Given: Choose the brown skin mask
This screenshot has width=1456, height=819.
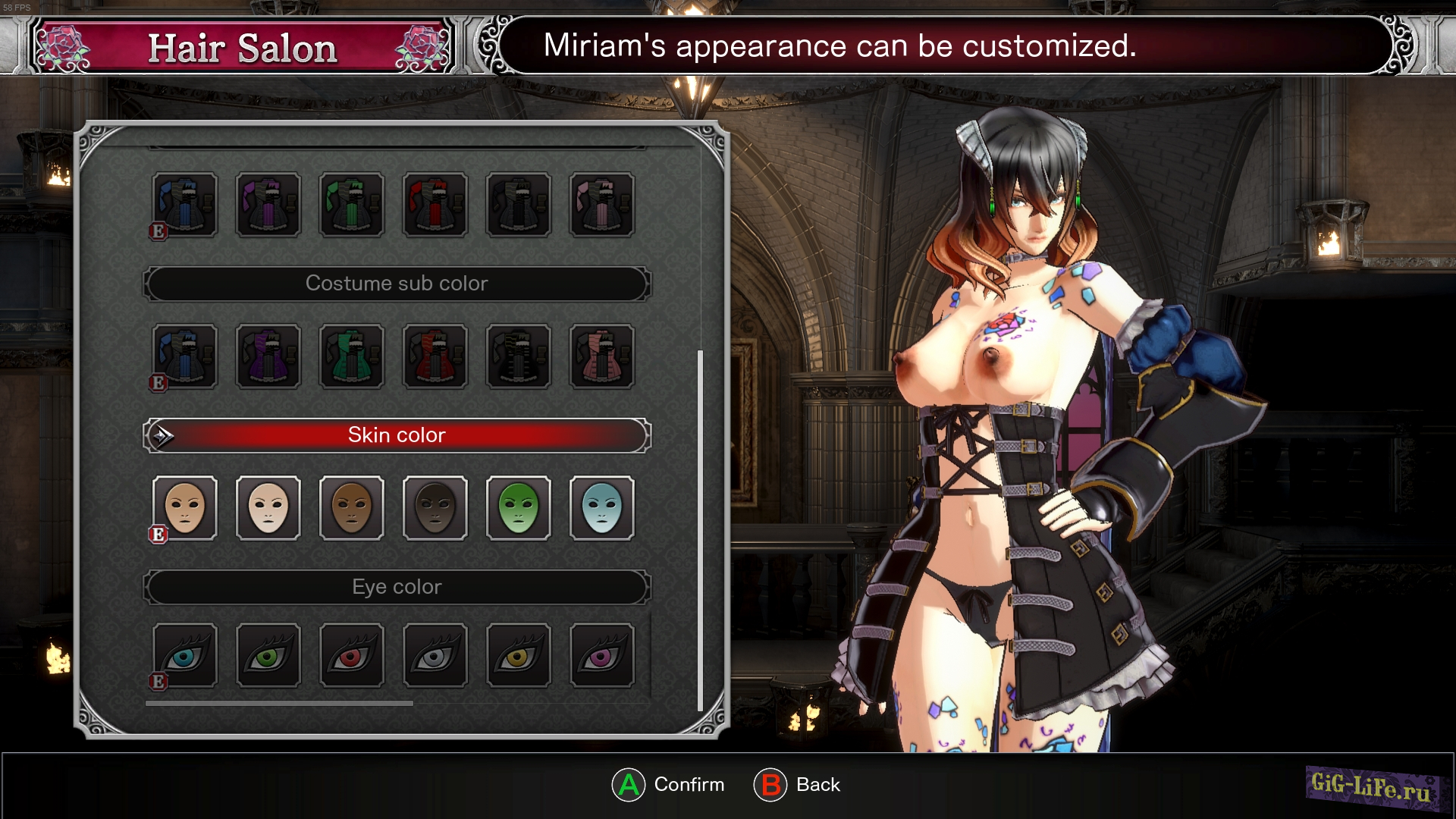Looking at the screenshot, I should [x=352, y=508].
